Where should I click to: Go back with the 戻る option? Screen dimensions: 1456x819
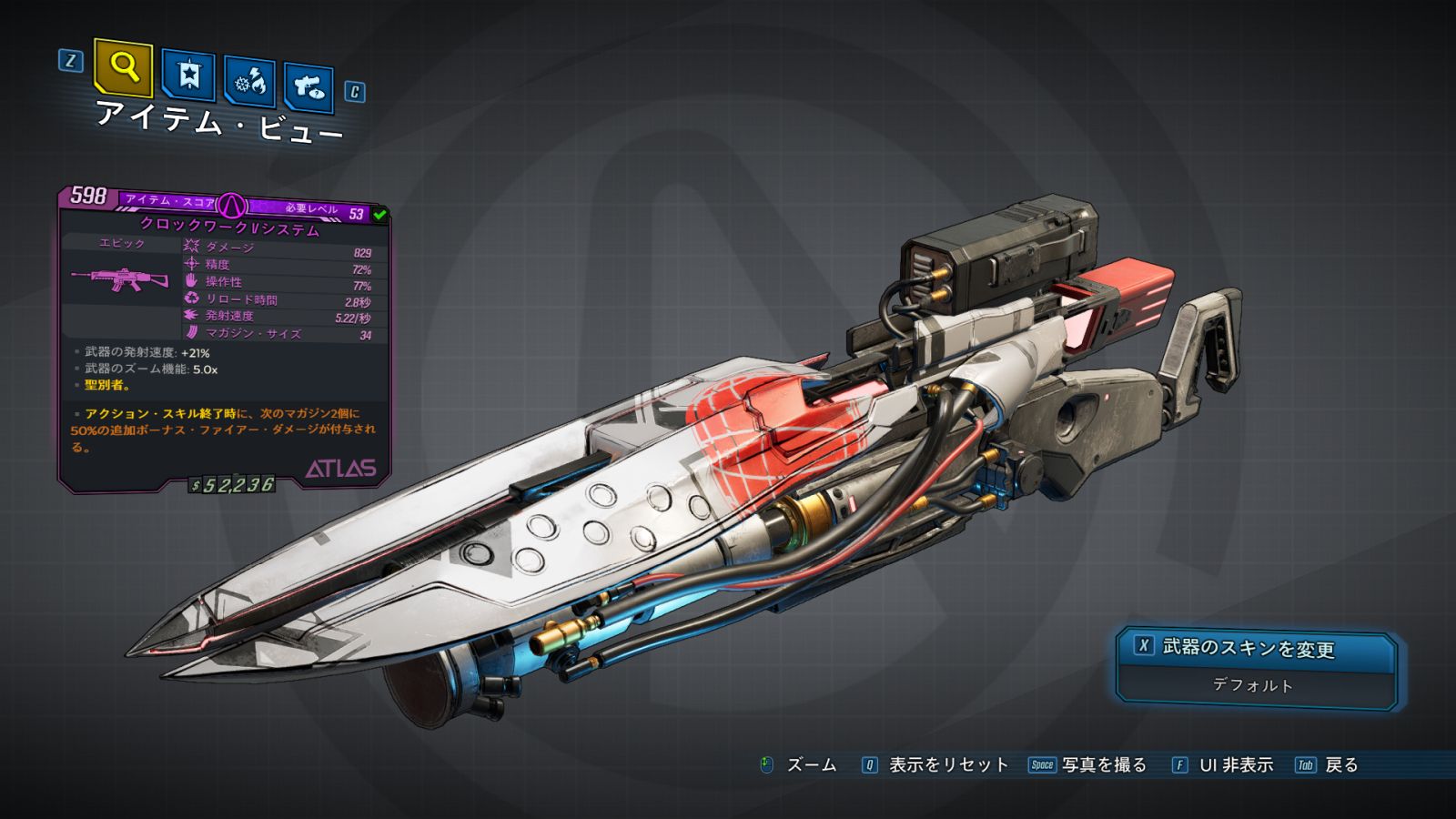point(1340,765)
